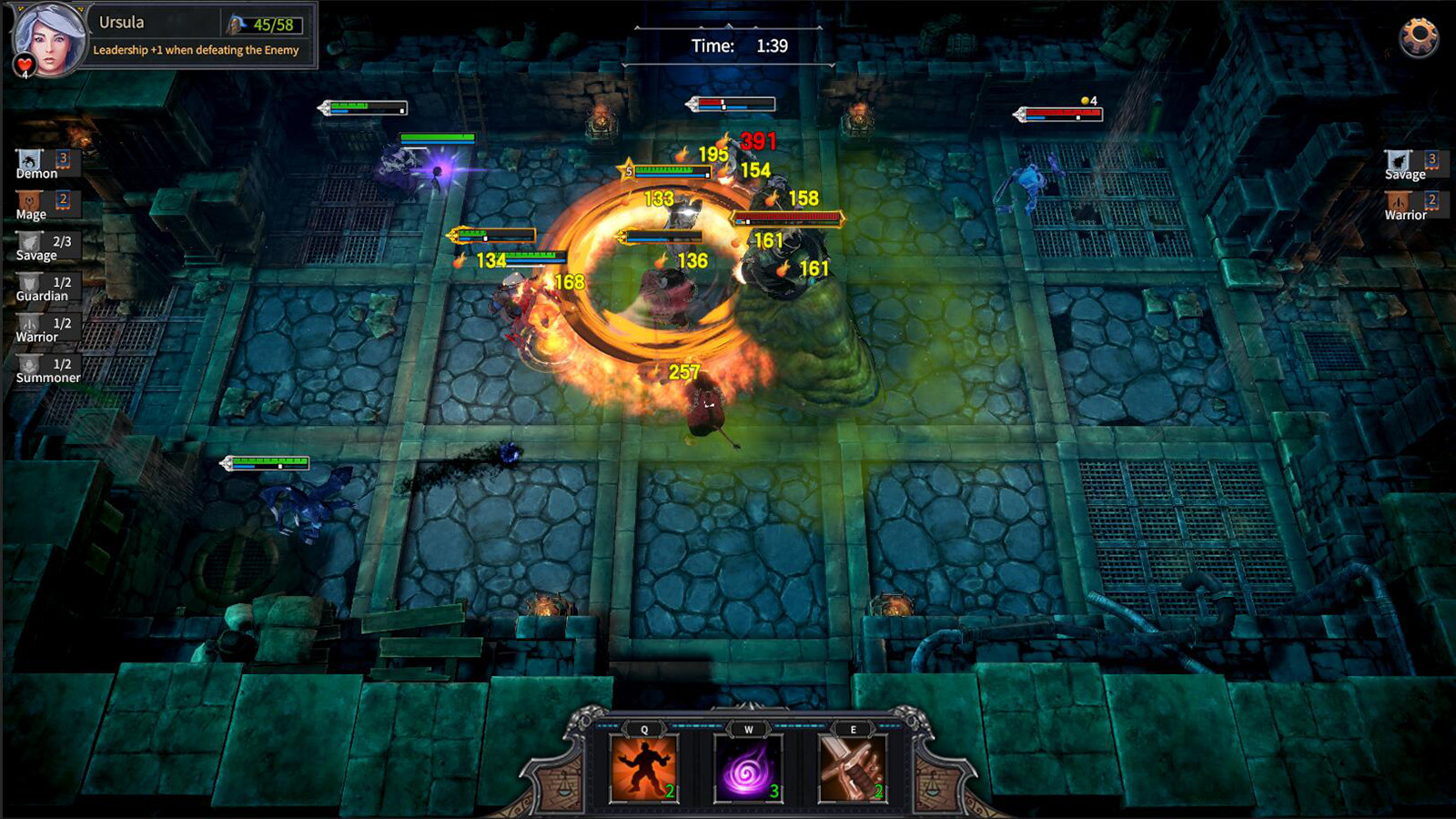Cast the W purple vortex spell

point(746,769)
